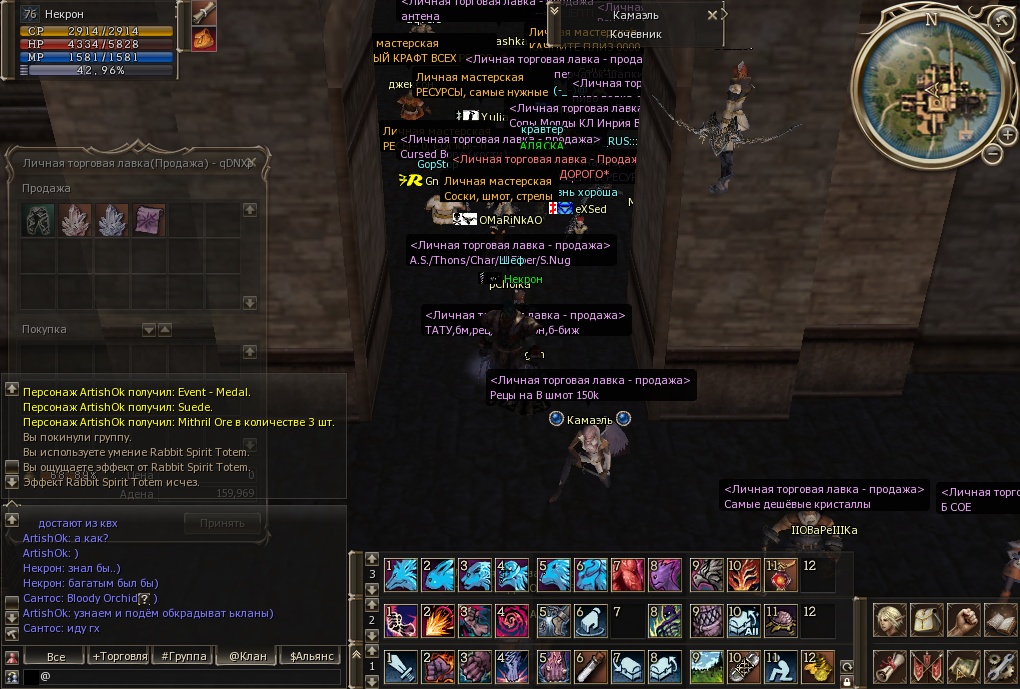Image resolution: width=1020 pixels, height=689 pixels.
Task: Open the system settings wrench icon
Action: pos(1000,666)
